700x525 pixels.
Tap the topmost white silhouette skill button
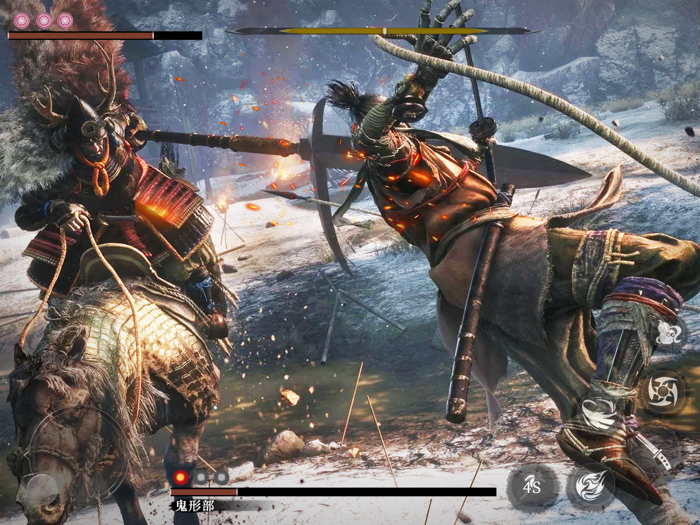coord(668,334)
